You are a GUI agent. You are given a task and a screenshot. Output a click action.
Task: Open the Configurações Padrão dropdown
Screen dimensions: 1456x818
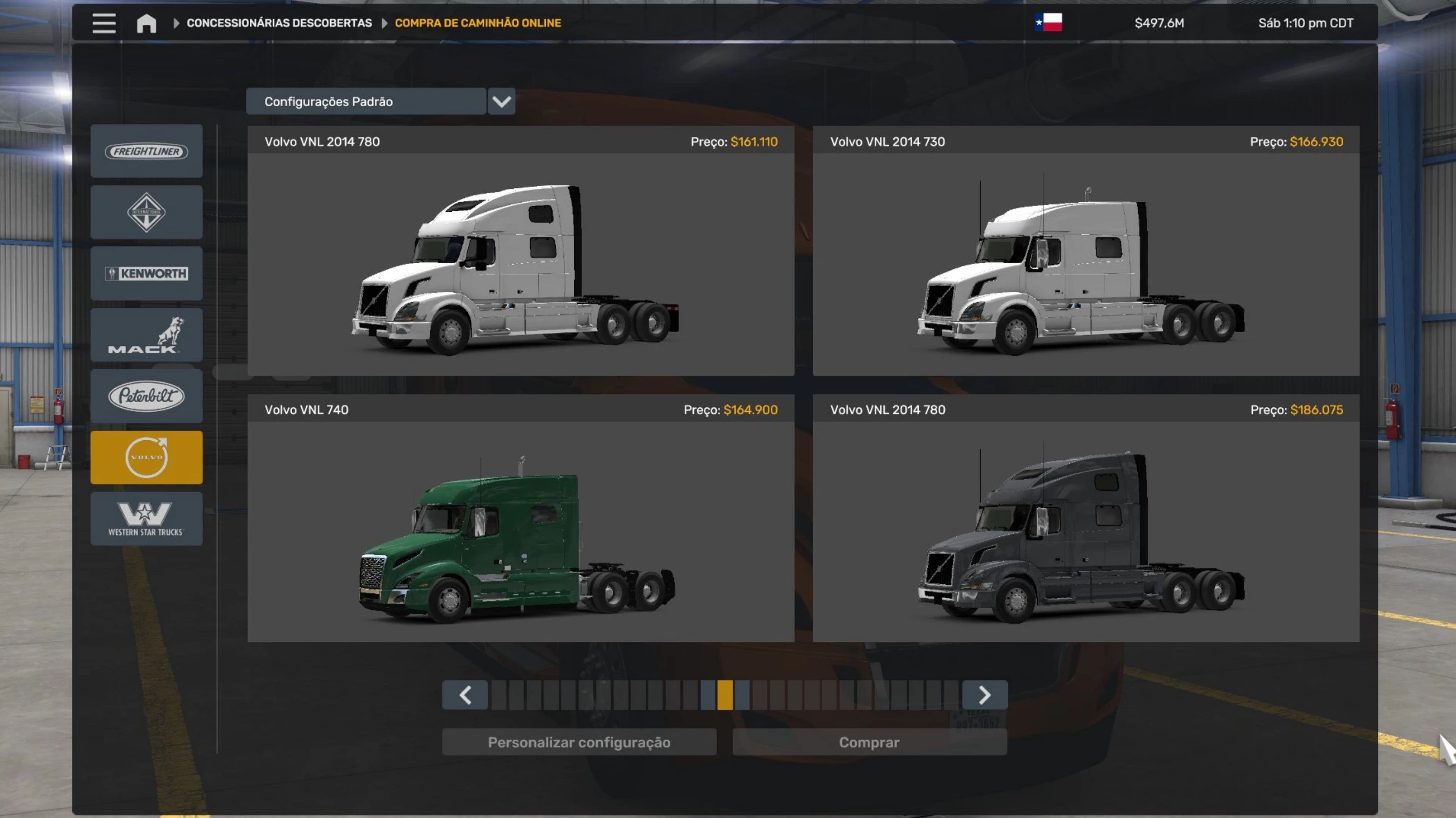pos(501,102)
